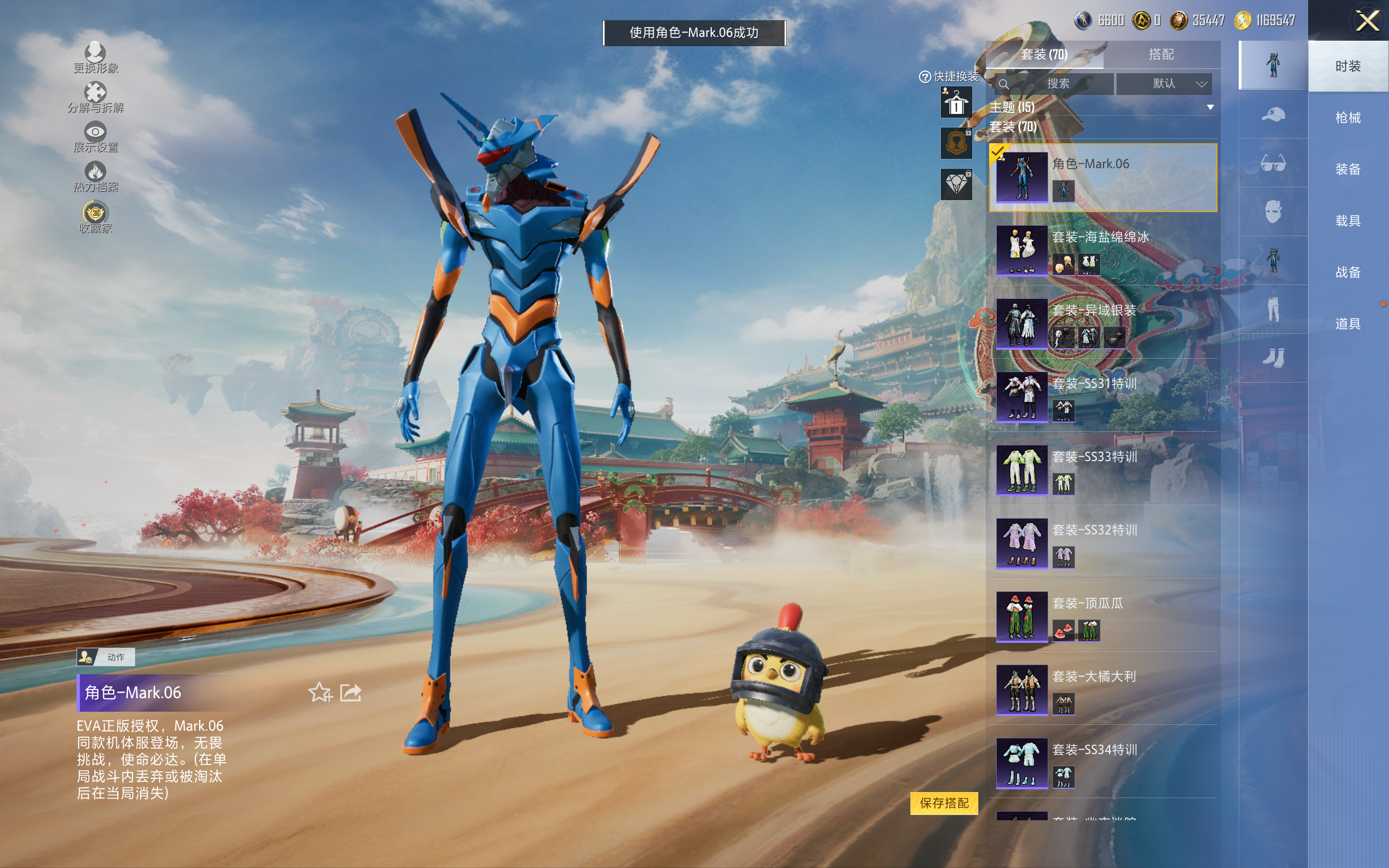The height and width of the screenshot is (868, 1389).
Task: Select the 套装-海盐绵绵冰 outfit
Action: point(1102,251)
